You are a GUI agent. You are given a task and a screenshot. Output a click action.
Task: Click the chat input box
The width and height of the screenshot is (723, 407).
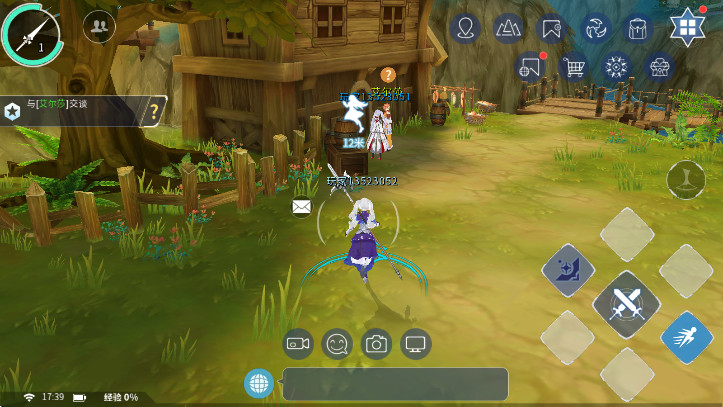(x=395, y=384)
